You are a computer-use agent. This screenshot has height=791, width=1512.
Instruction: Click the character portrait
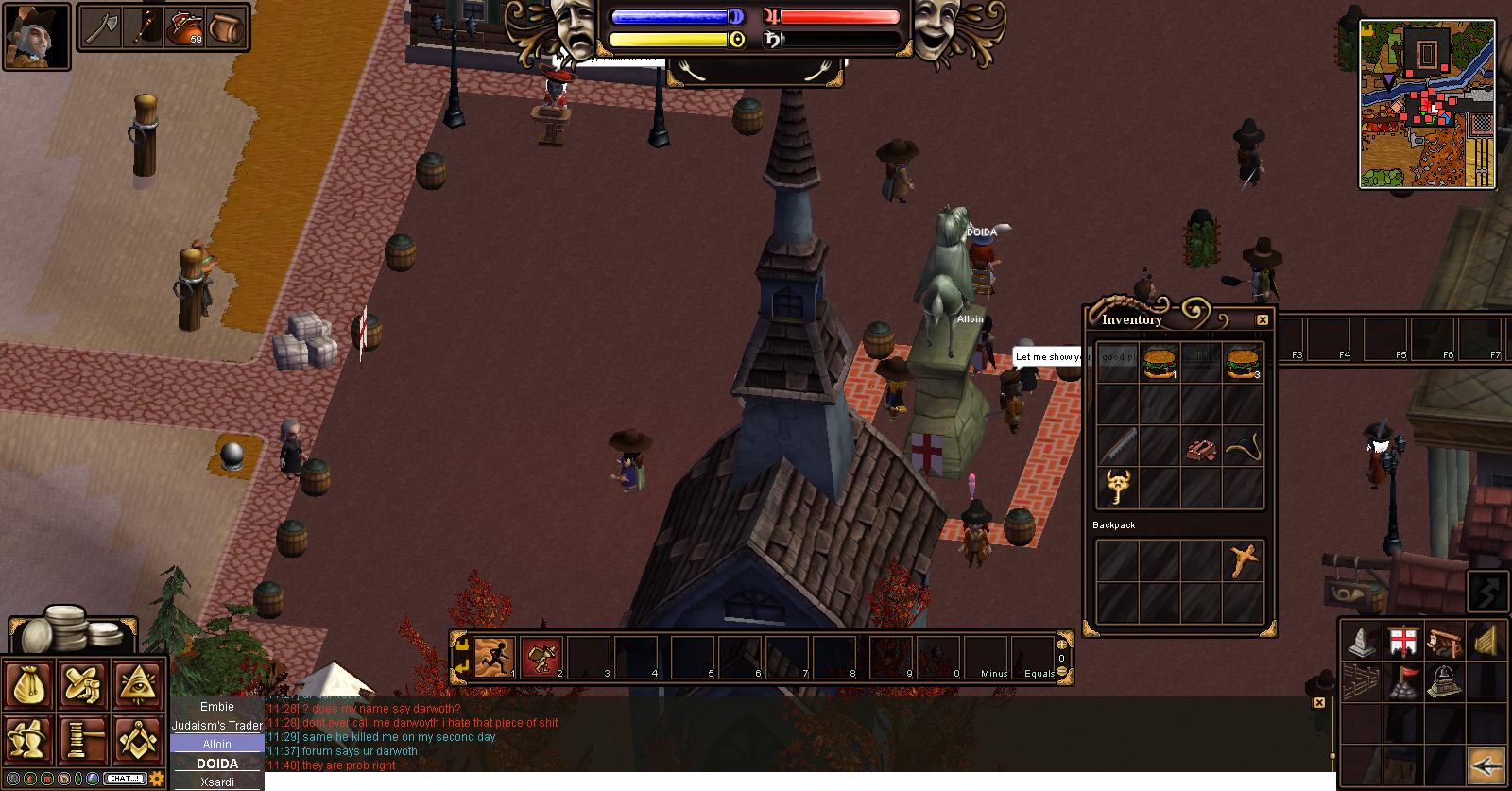click(36, 37)
